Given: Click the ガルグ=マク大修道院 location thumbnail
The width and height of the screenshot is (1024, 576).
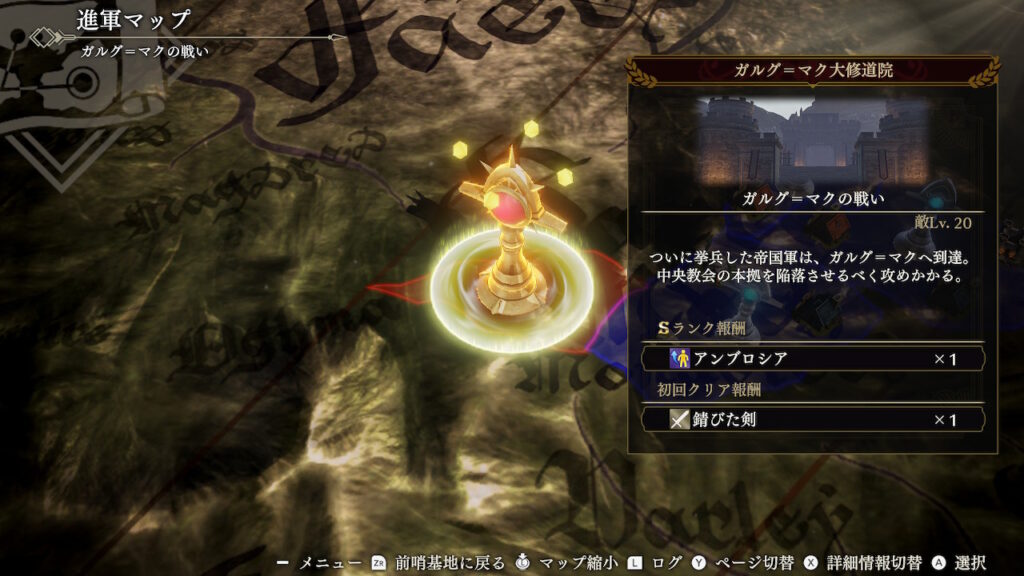Looking at the screenshot, I should point(813,138).
